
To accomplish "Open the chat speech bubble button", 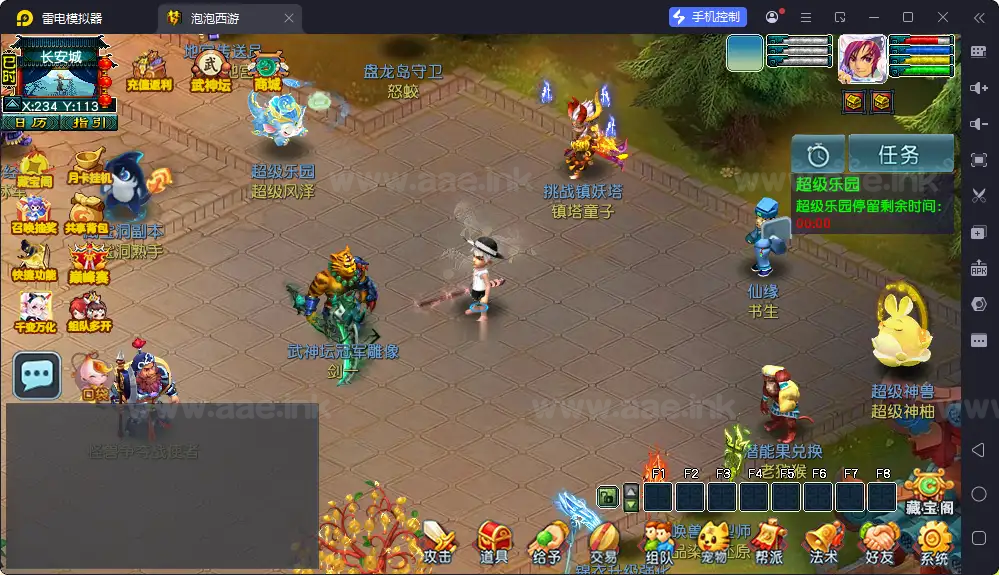I will [x=37, y=375].
